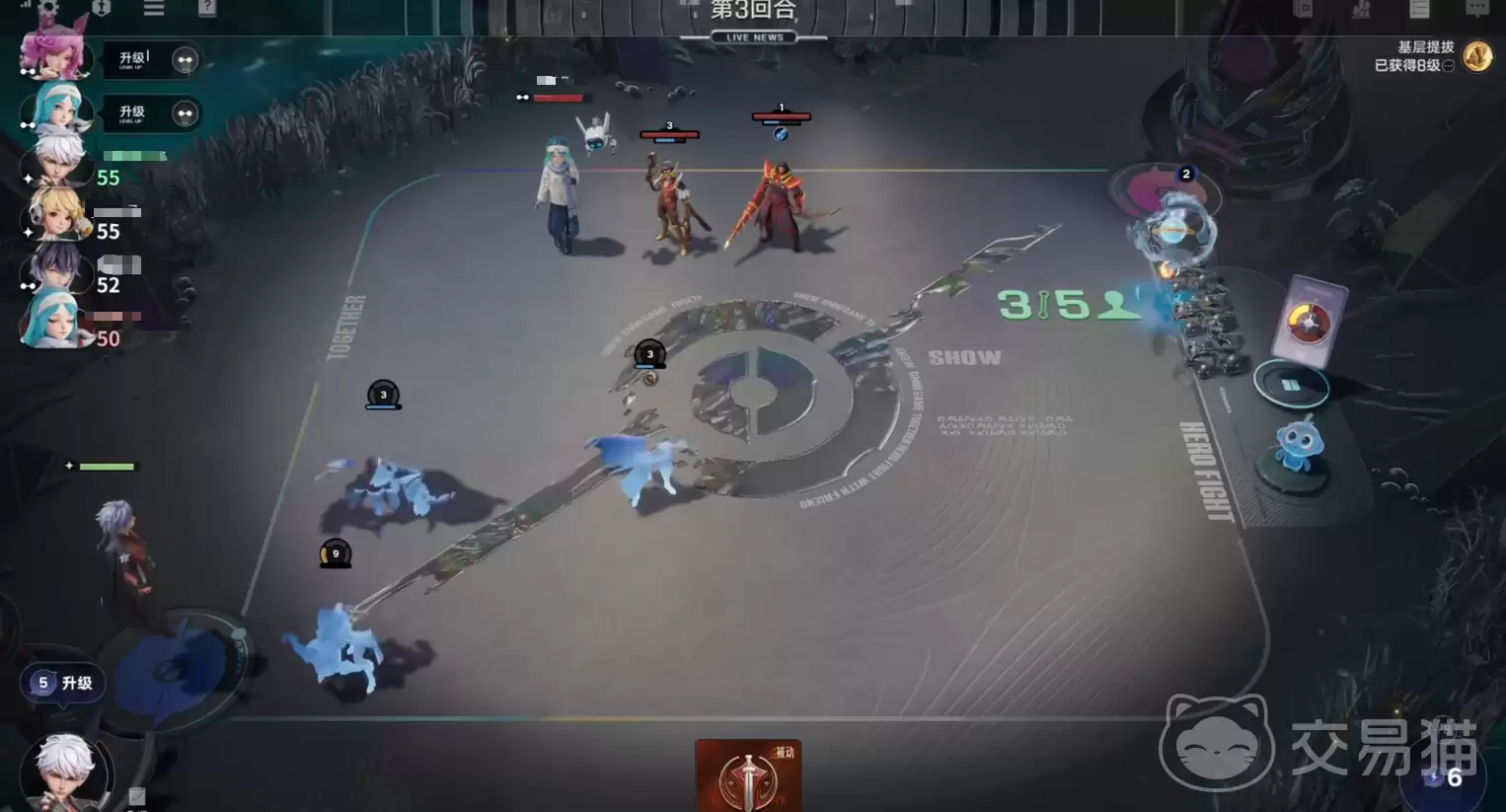Open the LIVE NEWS banner below round title
Screen dimensions: 1506x812
click(752, 37)
